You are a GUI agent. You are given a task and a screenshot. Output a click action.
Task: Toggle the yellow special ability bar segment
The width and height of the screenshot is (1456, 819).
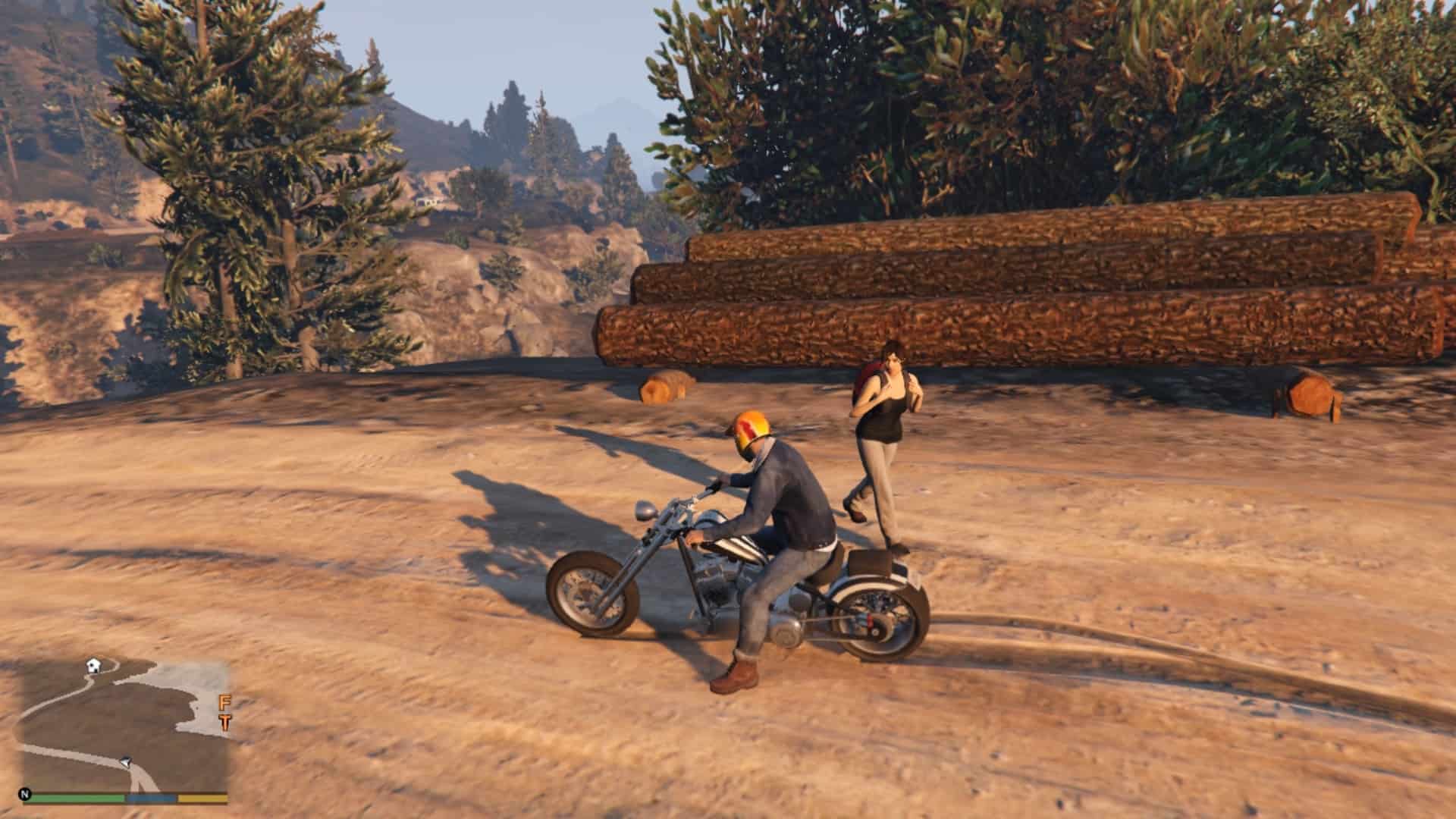202,798
